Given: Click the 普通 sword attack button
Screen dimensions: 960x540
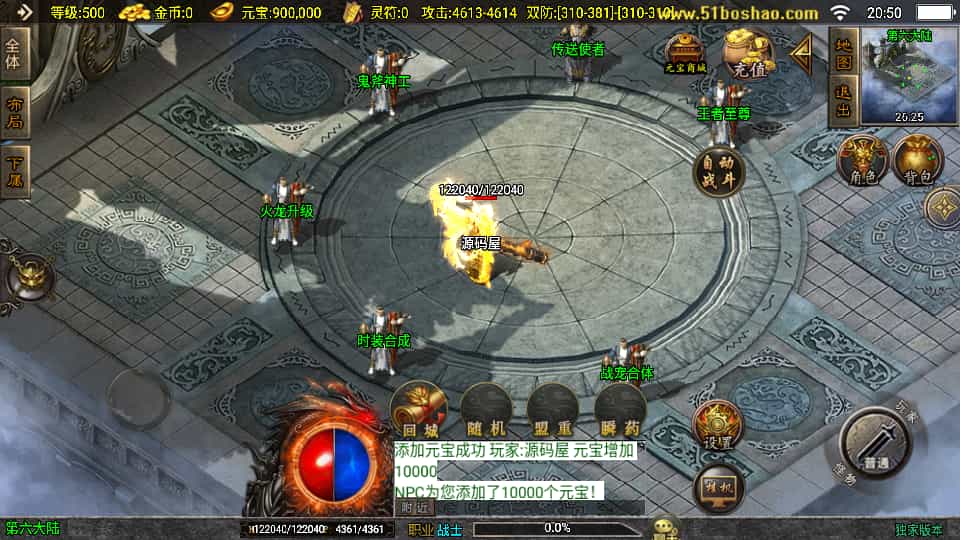Looking at the screenshot, I should coord(877,445).
